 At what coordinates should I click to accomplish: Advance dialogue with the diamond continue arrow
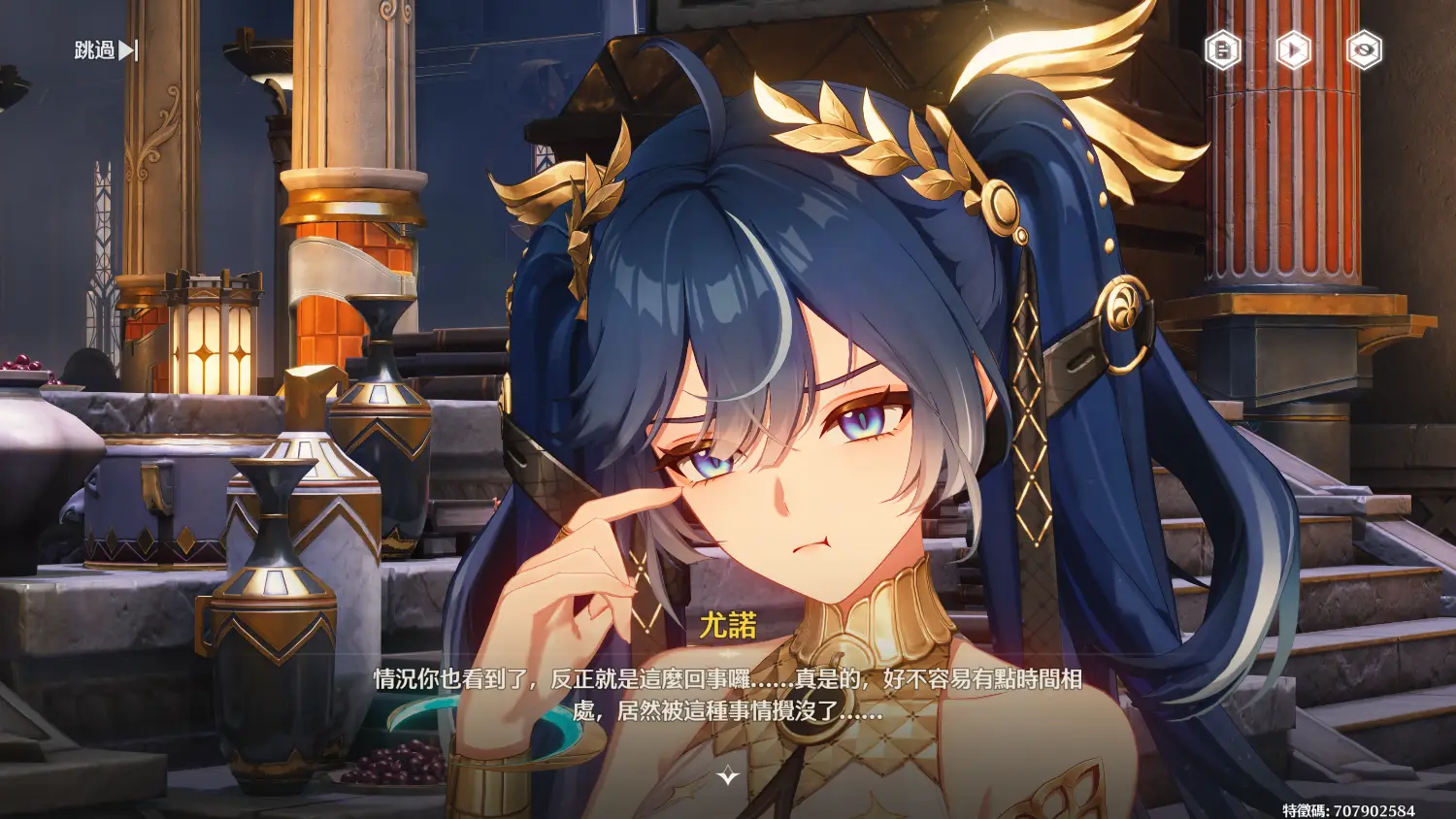[728, 775]
